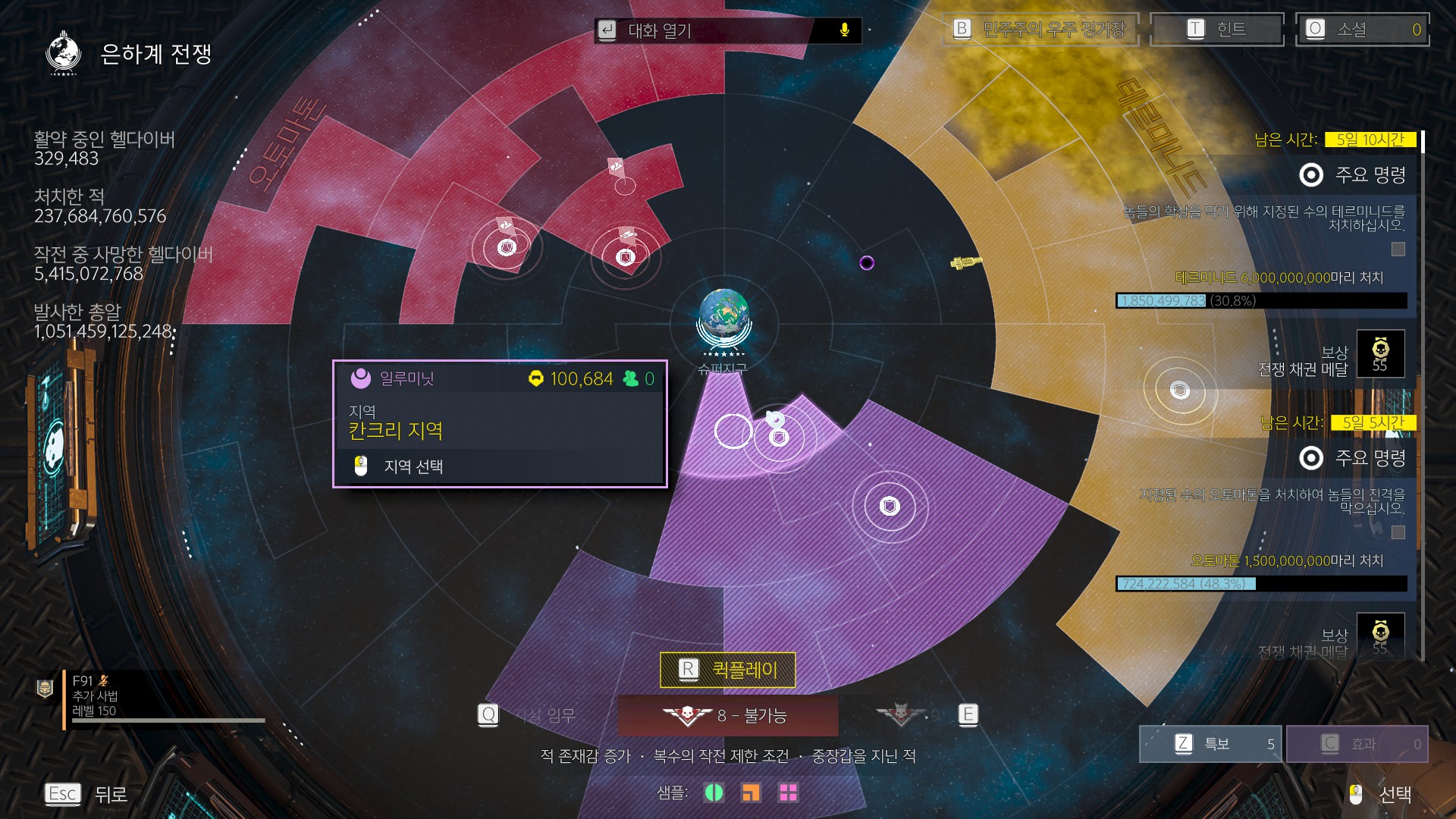Image resolution: width=1456 pixels, height=819 pixels.
Task: Open the effects (효과) panel
Action: tap(1357, 743)
